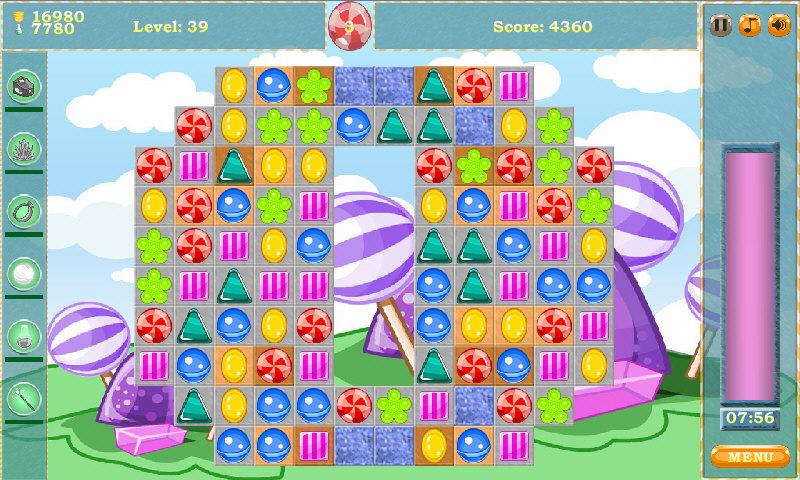Activate the white pearl power-up

click(22, 273)
